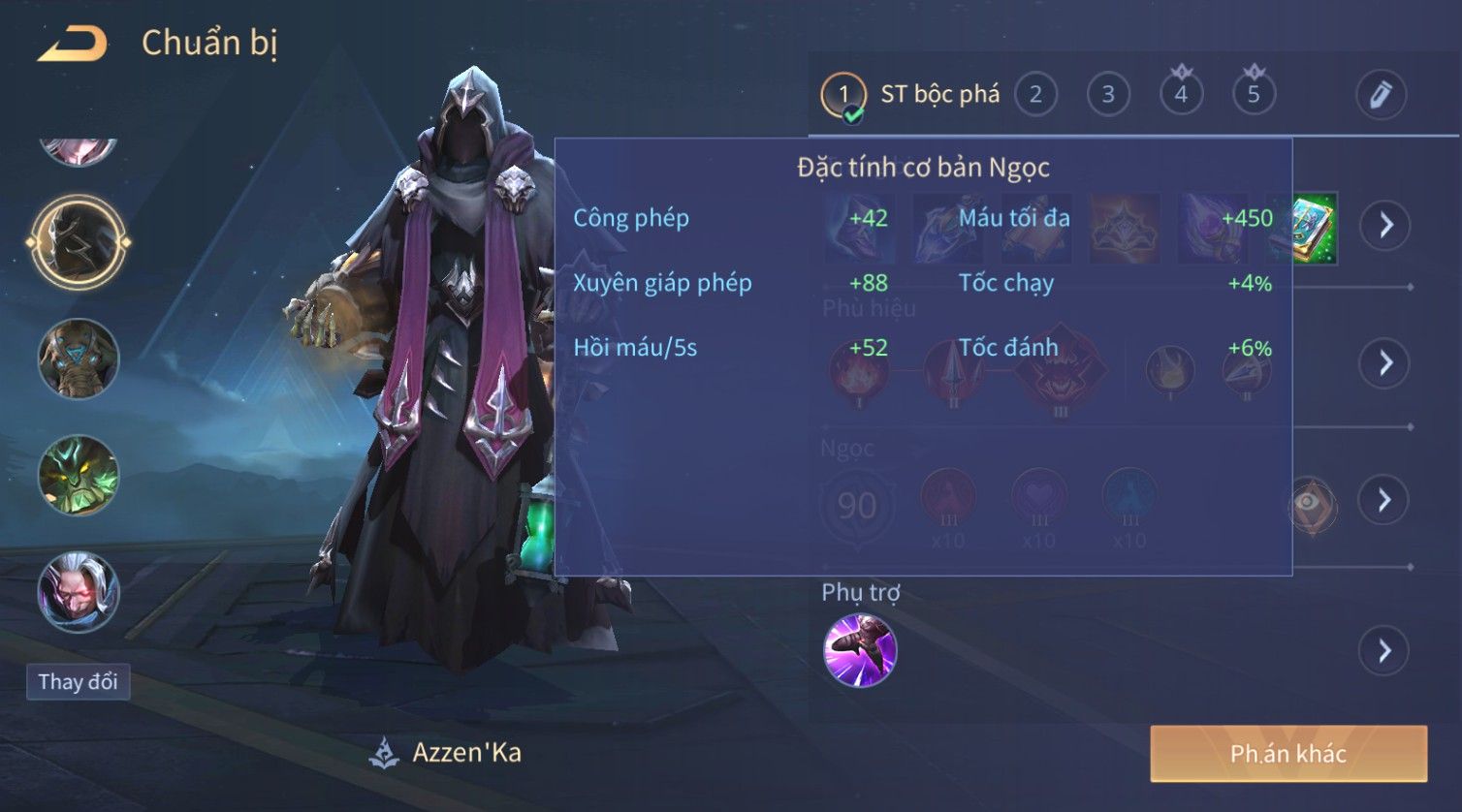Select preset tab 2

point(1035,95)
